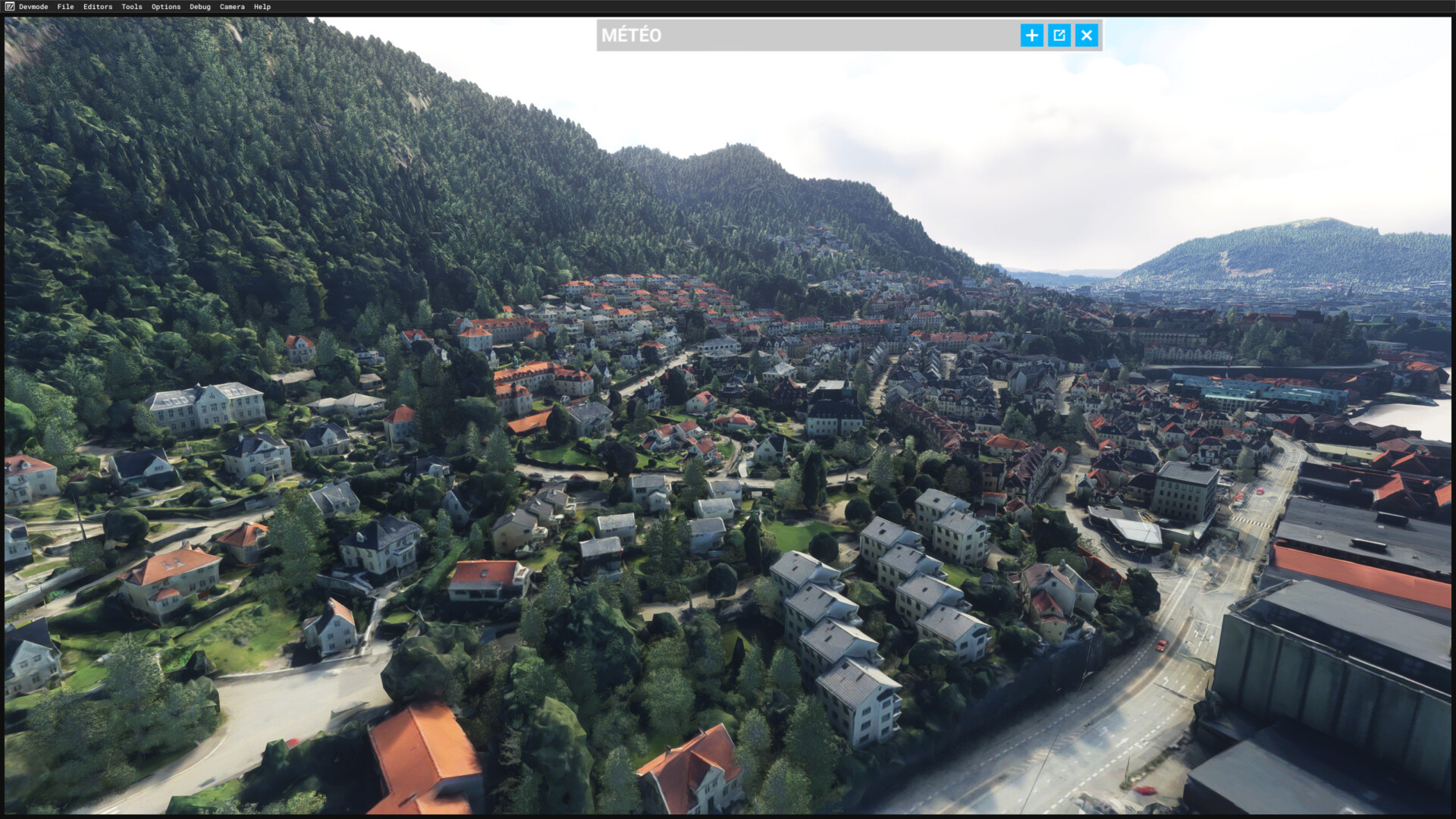This screenshot has width=1456, height=819.
Task: Open the Camera menu
Action: (232, 7)
